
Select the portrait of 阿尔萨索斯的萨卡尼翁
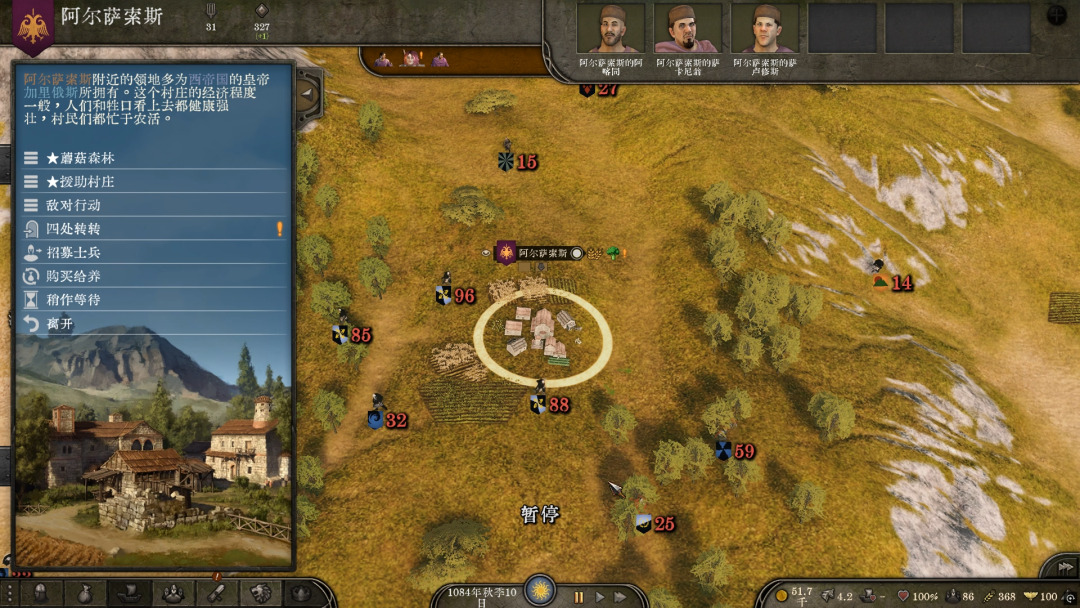[687, 28]
